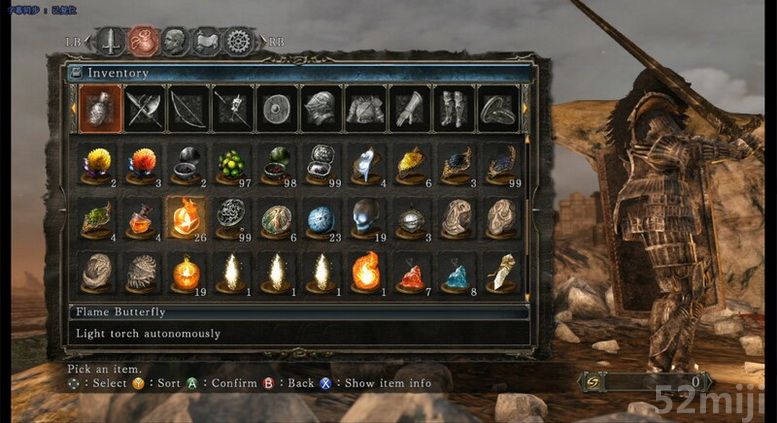The height and width of the screenshot is (423, 777).
Task: Choose the green berry cluster with 97
Action: coord(232,163)
